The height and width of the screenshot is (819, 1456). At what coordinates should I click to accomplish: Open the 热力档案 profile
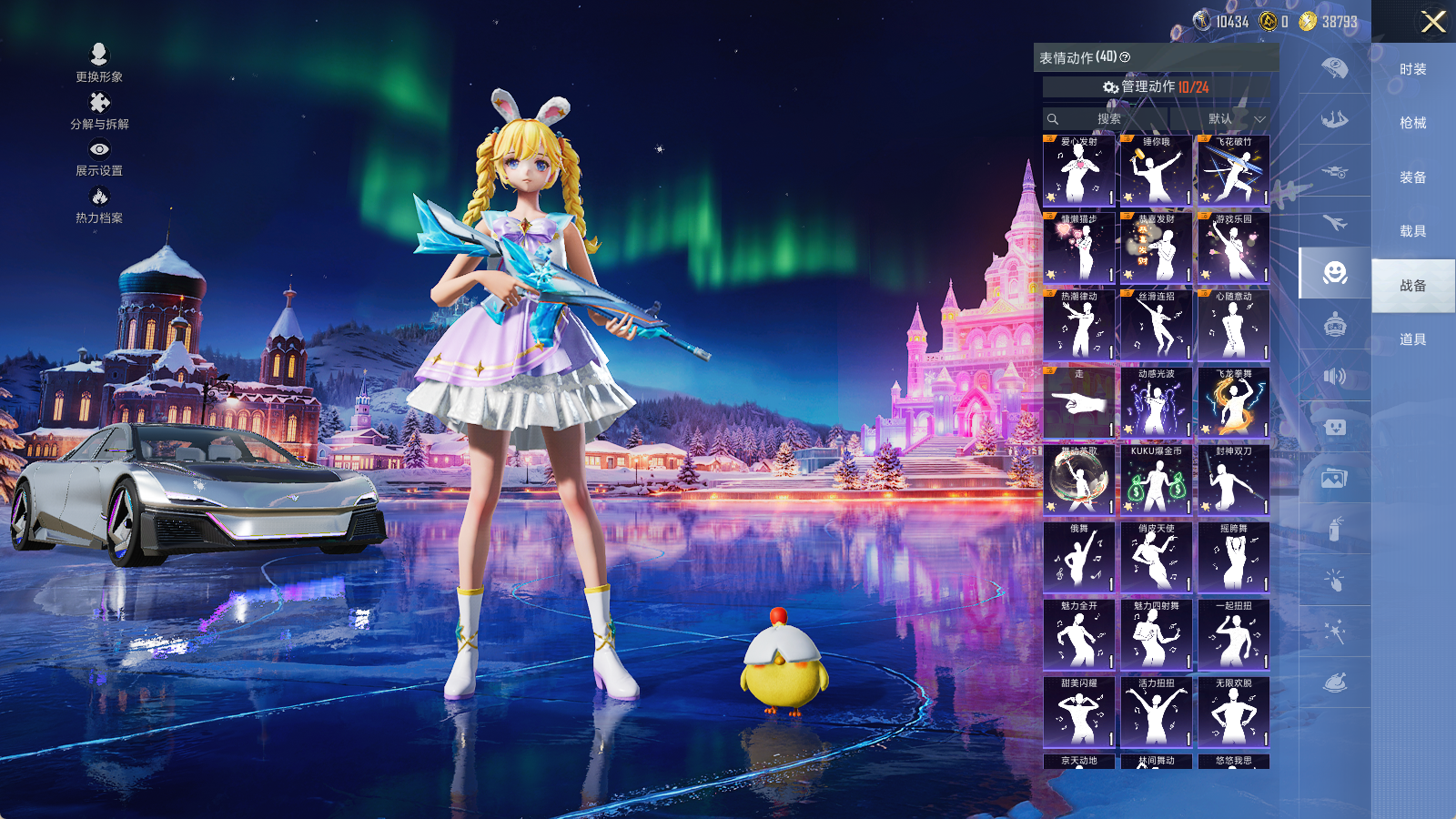(x=99, y=205)
